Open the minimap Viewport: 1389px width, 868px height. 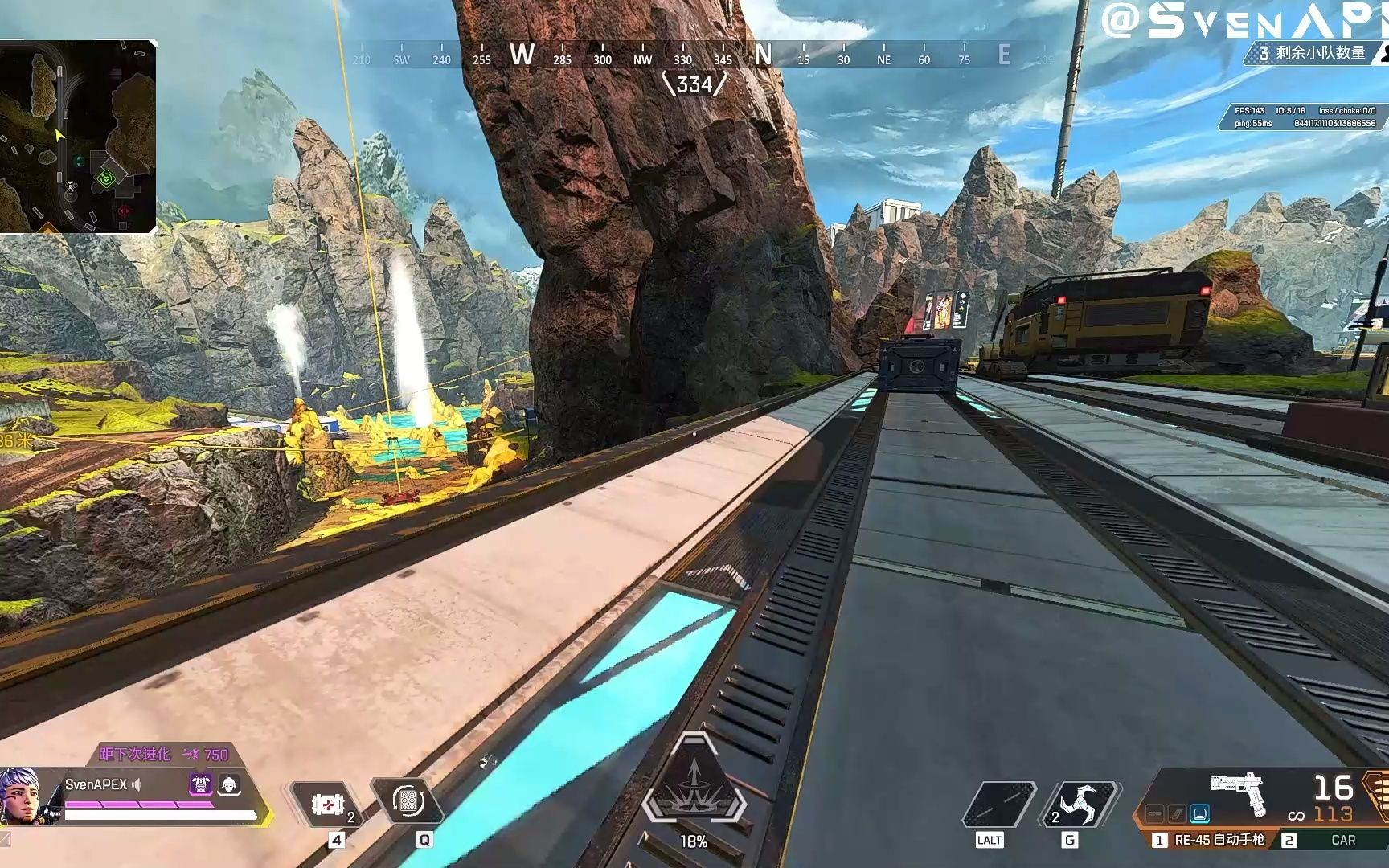point(78,137)
